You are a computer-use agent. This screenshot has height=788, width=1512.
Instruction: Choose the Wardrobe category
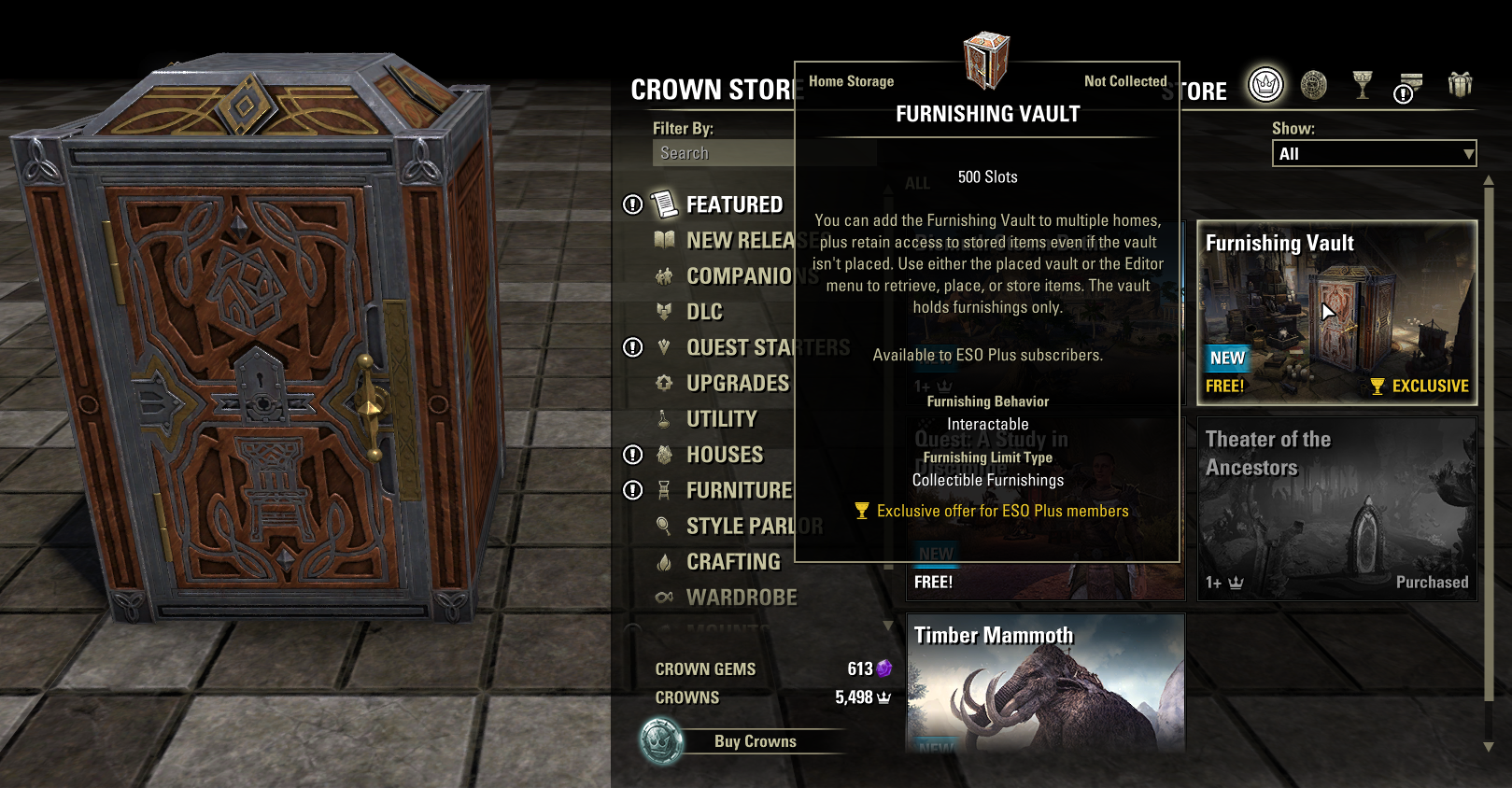coord(742,598)
